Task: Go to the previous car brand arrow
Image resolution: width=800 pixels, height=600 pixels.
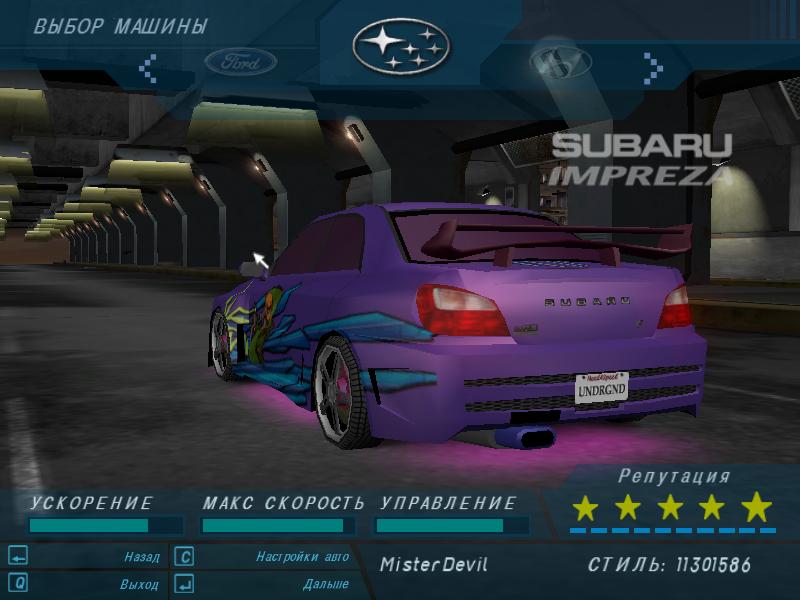Action: (148, 67)
